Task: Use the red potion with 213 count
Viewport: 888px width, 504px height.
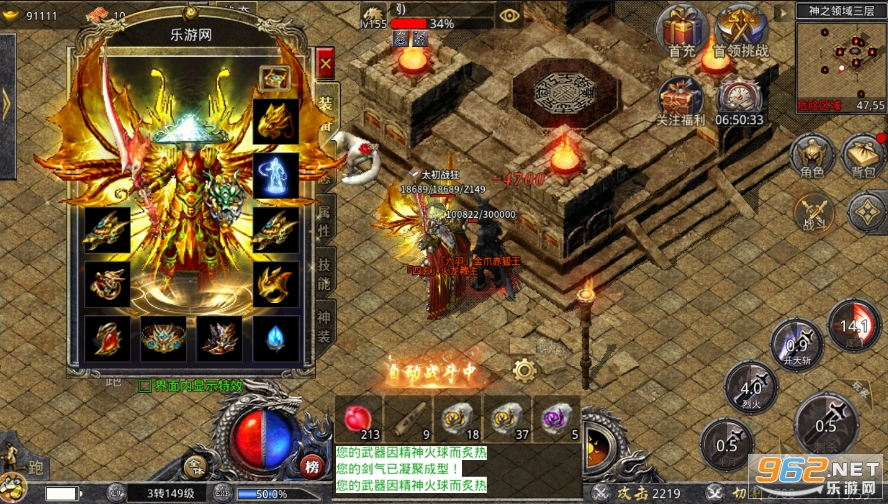Action: click(x=357, y=419)
